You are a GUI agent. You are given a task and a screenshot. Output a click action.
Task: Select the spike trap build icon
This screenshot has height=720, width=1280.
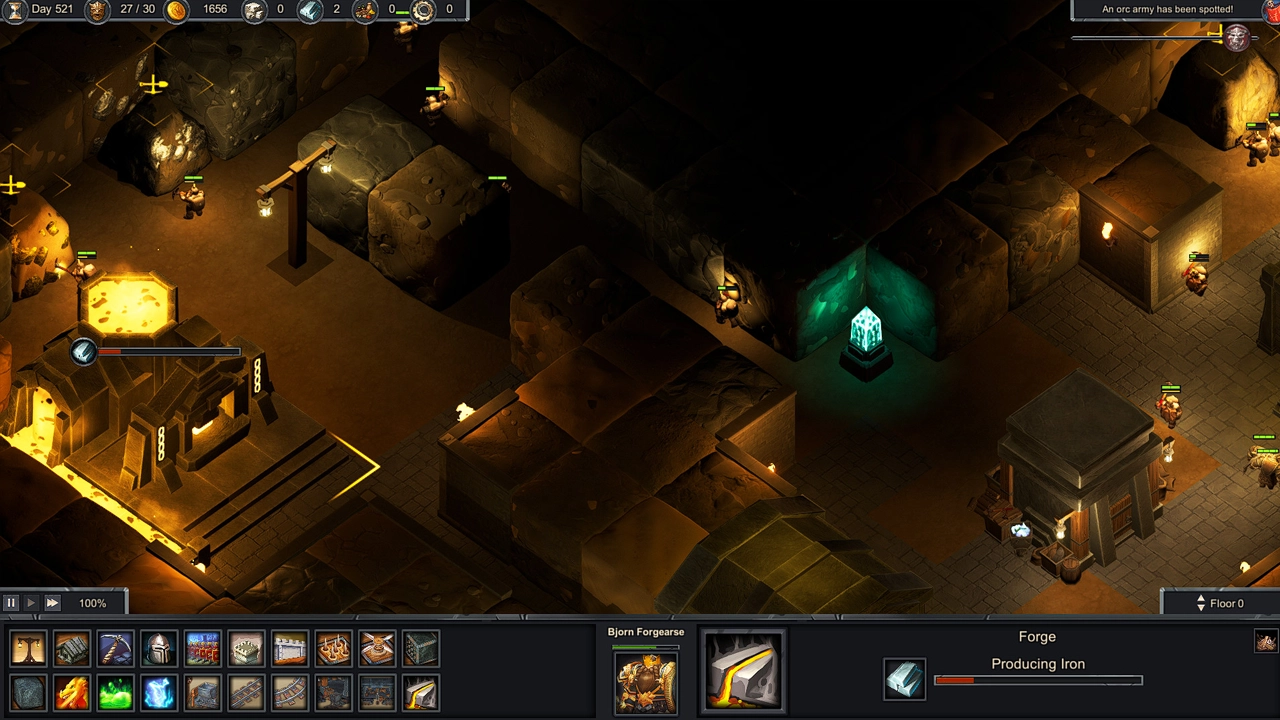(333, 649)
